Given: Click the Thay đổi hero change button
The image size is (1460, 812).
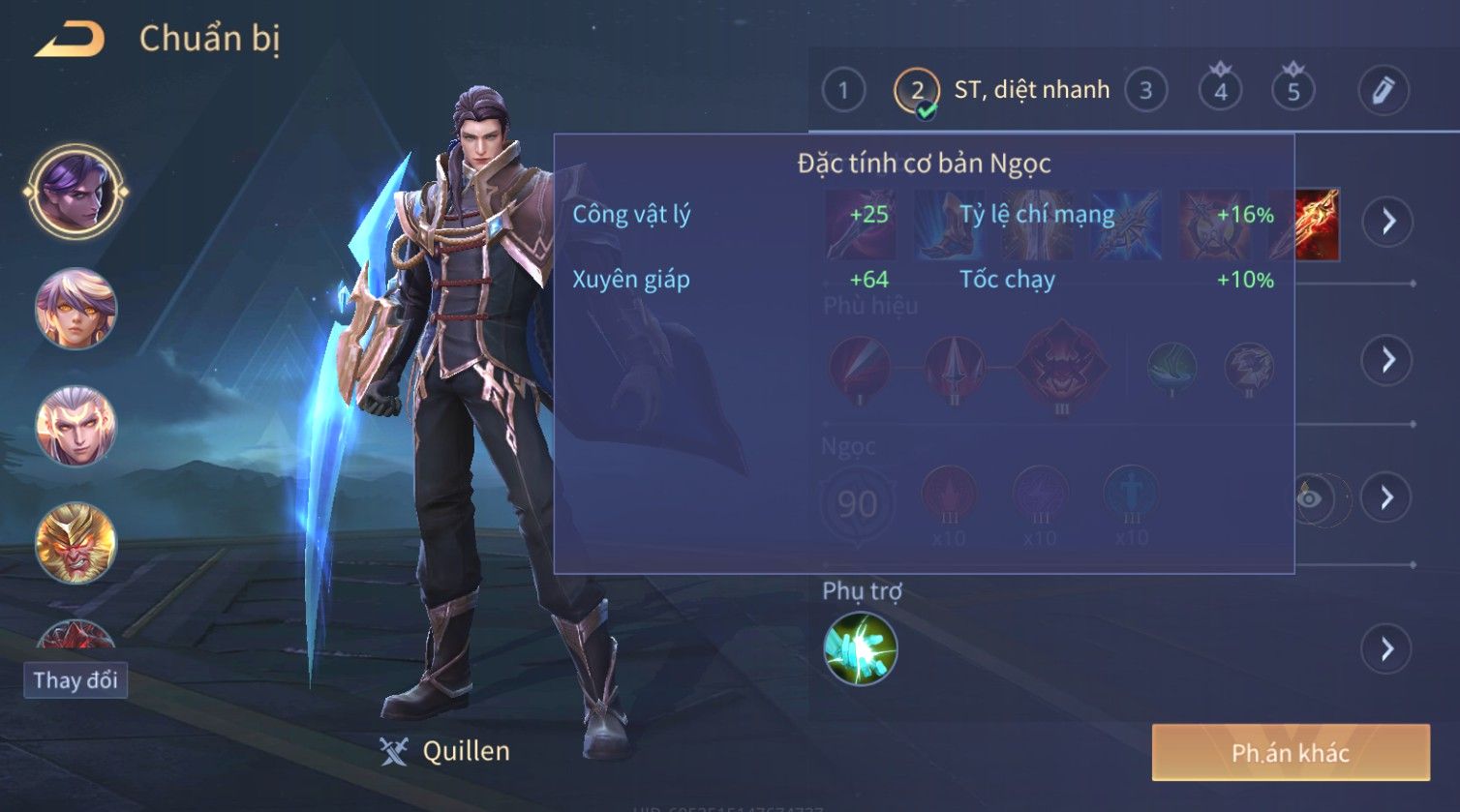Looking at the screenshot, I should coord(76,679).
